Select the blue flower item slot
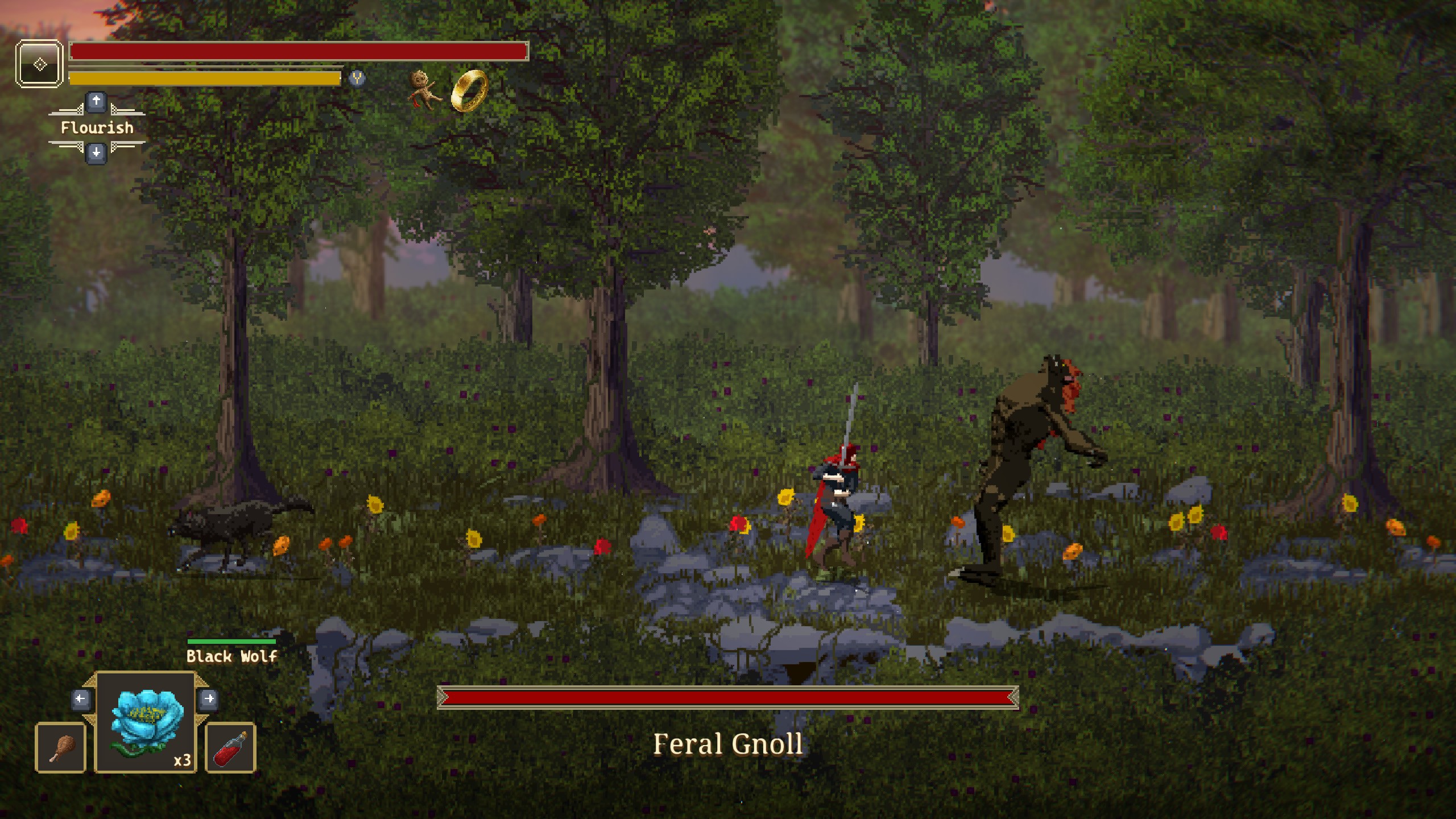 [x=146, y=722]
